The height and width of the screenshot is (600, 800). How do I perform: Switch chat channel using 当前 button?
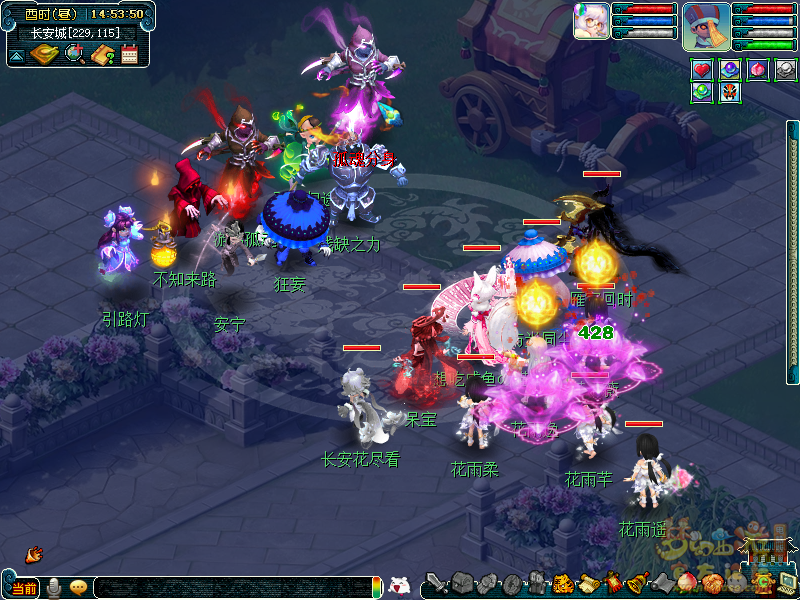tap(25, 587)
